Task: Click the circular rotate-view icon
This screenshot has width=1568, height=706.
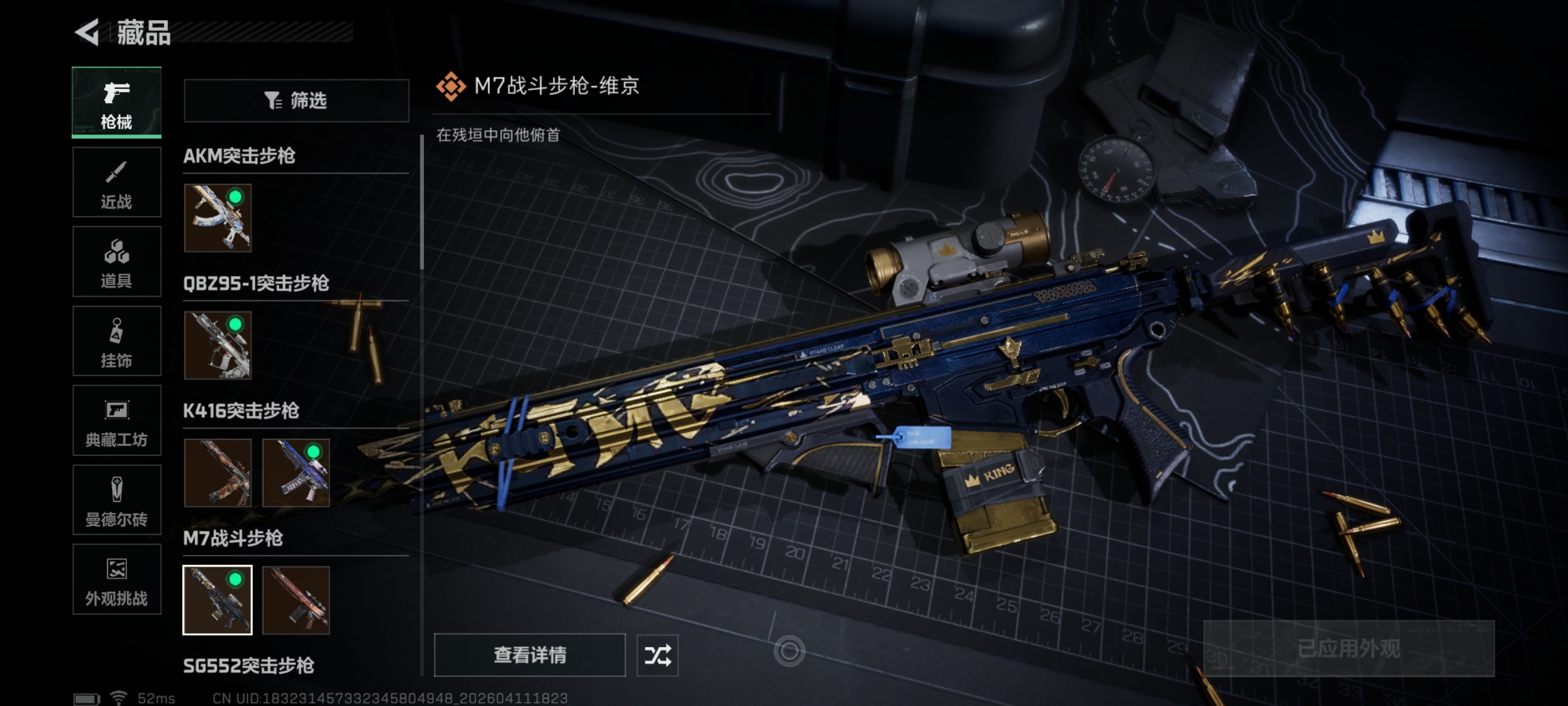Action: click(790, 651)
